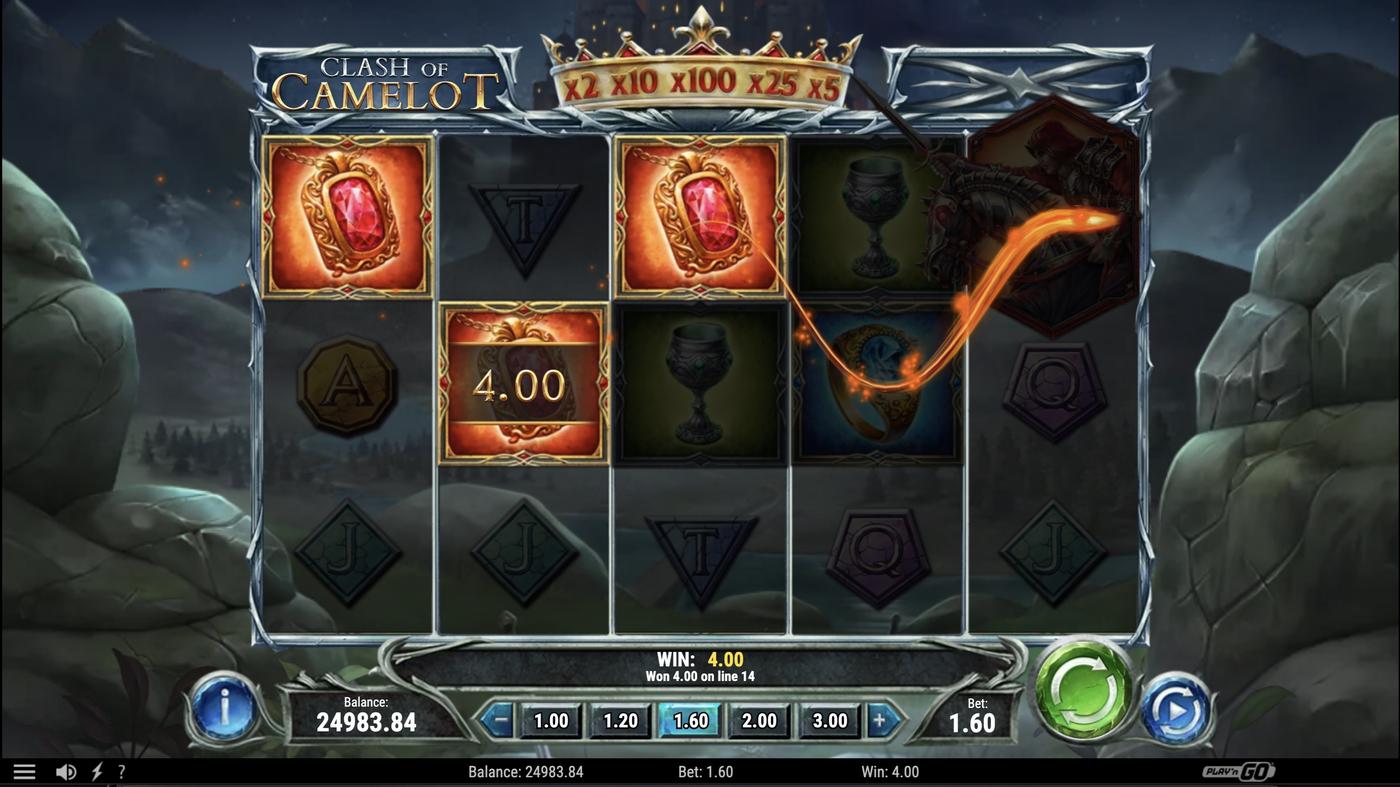Toggle game sound with the speaker icon

(x=65, y=770)
